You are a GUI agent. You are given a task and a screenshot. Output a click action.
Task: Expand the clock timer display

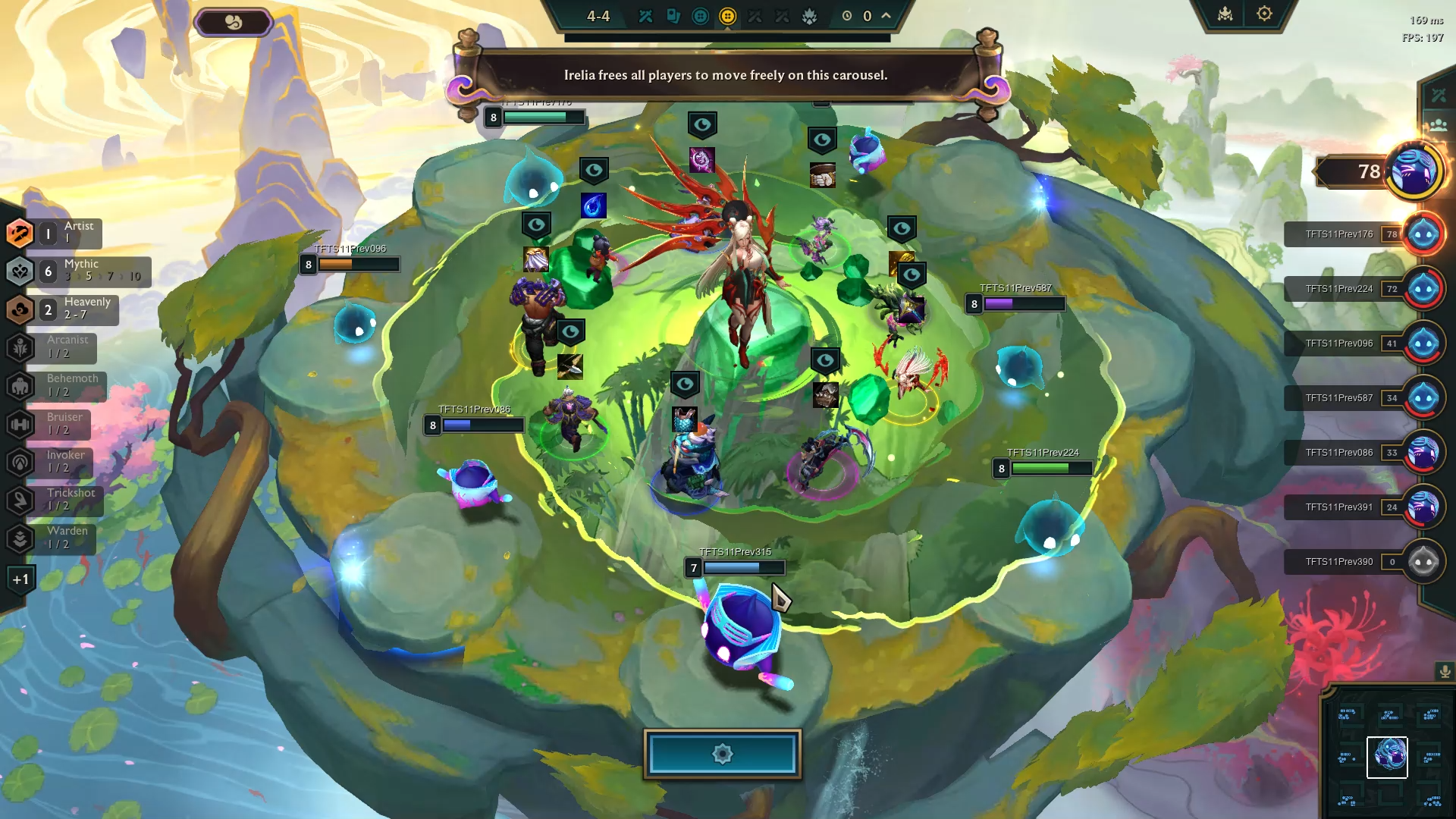[846, 17]
